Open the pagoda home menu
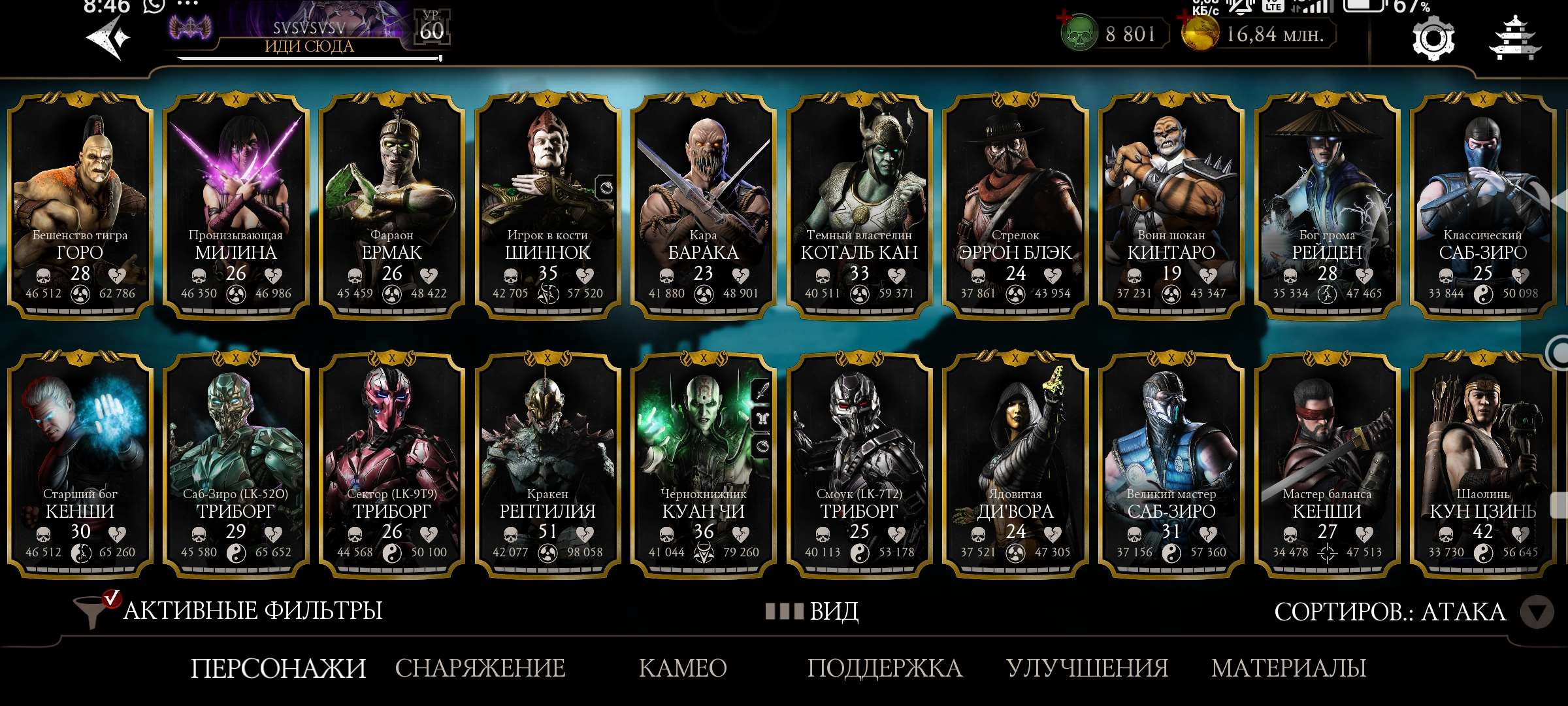The width and height of the screenshot is (1568, 706). click(x=1514, y=39)
